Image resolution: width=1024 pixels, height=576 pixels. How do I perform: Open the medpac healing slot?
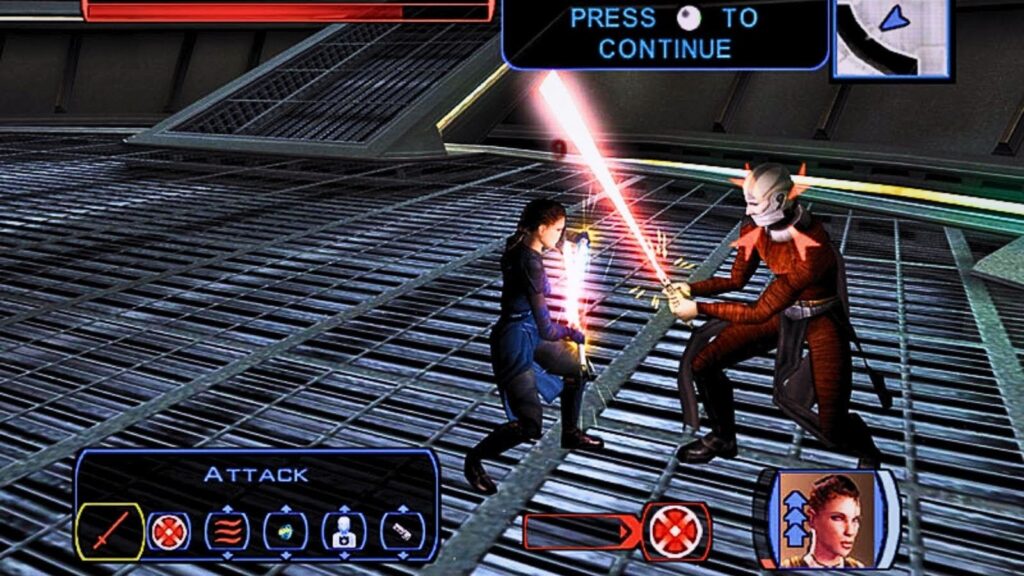pyautogui.click(x=343, y=531)
